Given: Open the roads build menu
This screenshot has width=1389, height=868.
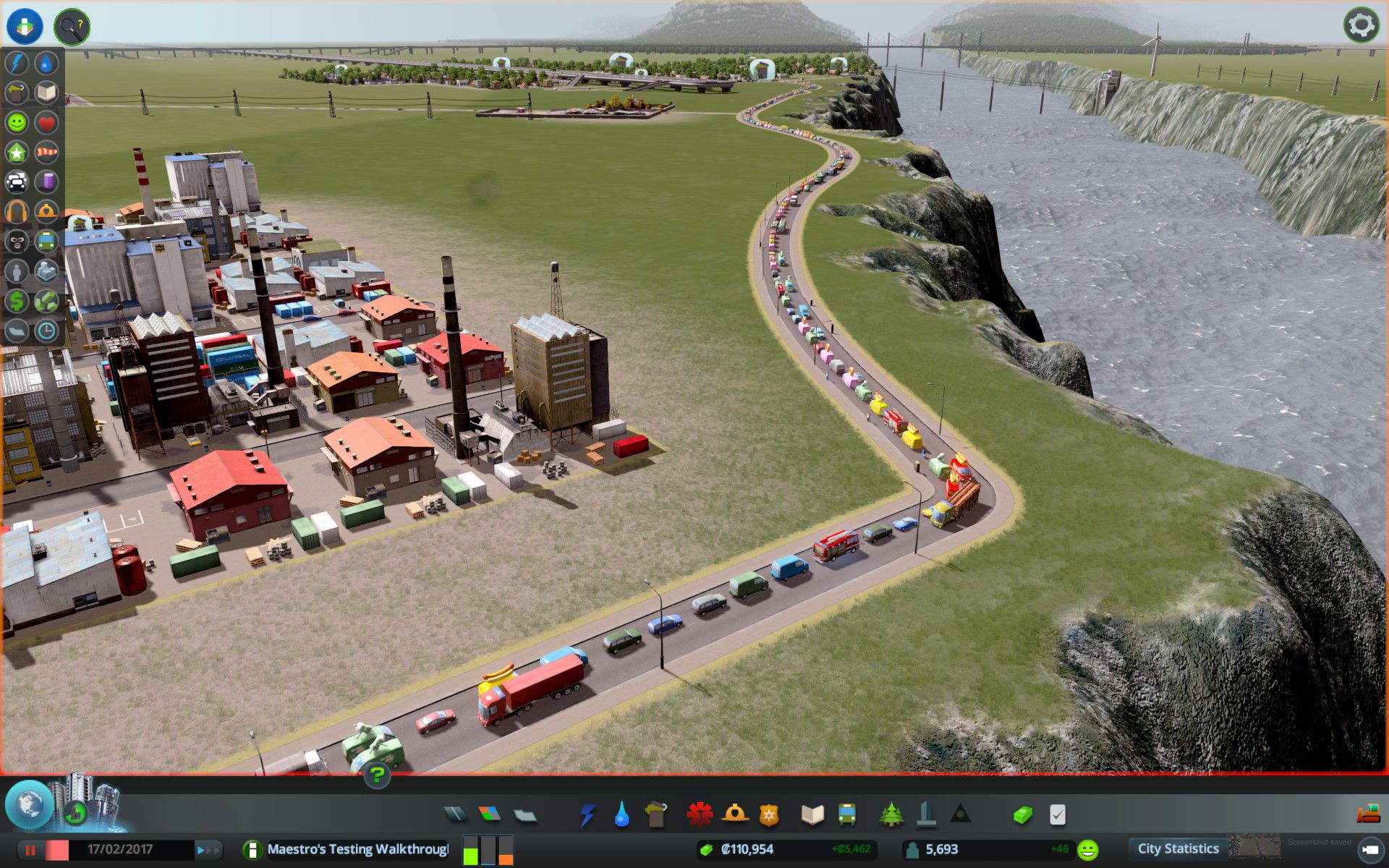Looking at the screenshot, I should point(455,814).
